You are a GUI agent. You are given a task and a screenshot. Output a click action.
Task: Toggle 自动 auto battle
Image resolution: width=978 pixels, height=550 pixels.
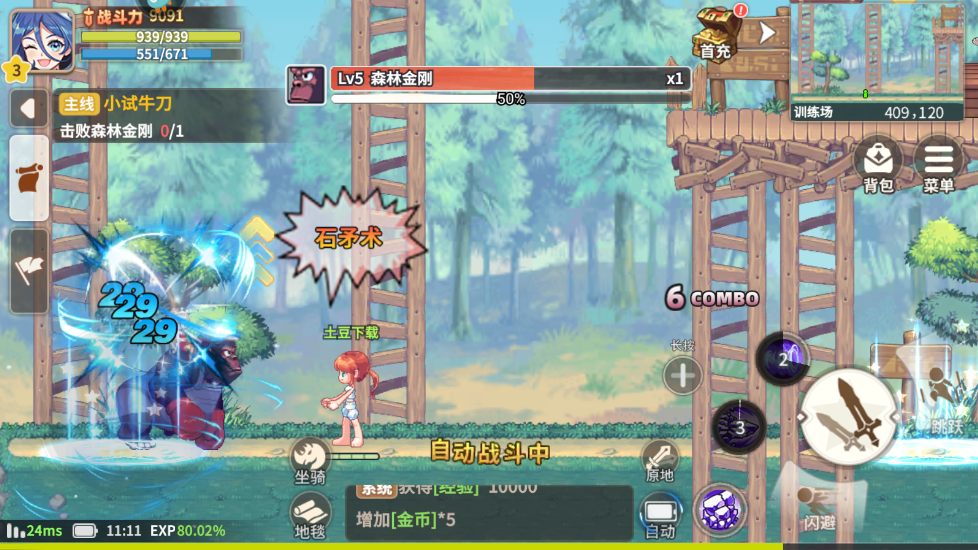tap(659, 515)
